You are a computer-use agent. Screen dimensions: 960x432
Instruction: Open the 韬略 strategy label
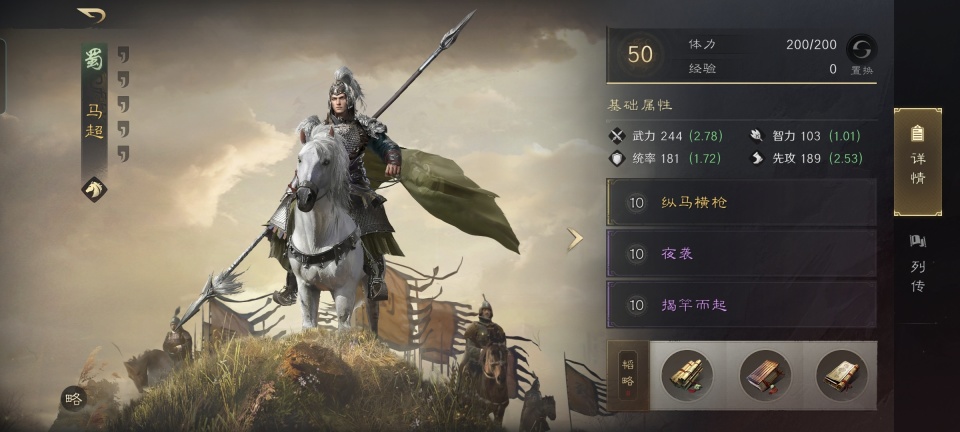(629, 376)
